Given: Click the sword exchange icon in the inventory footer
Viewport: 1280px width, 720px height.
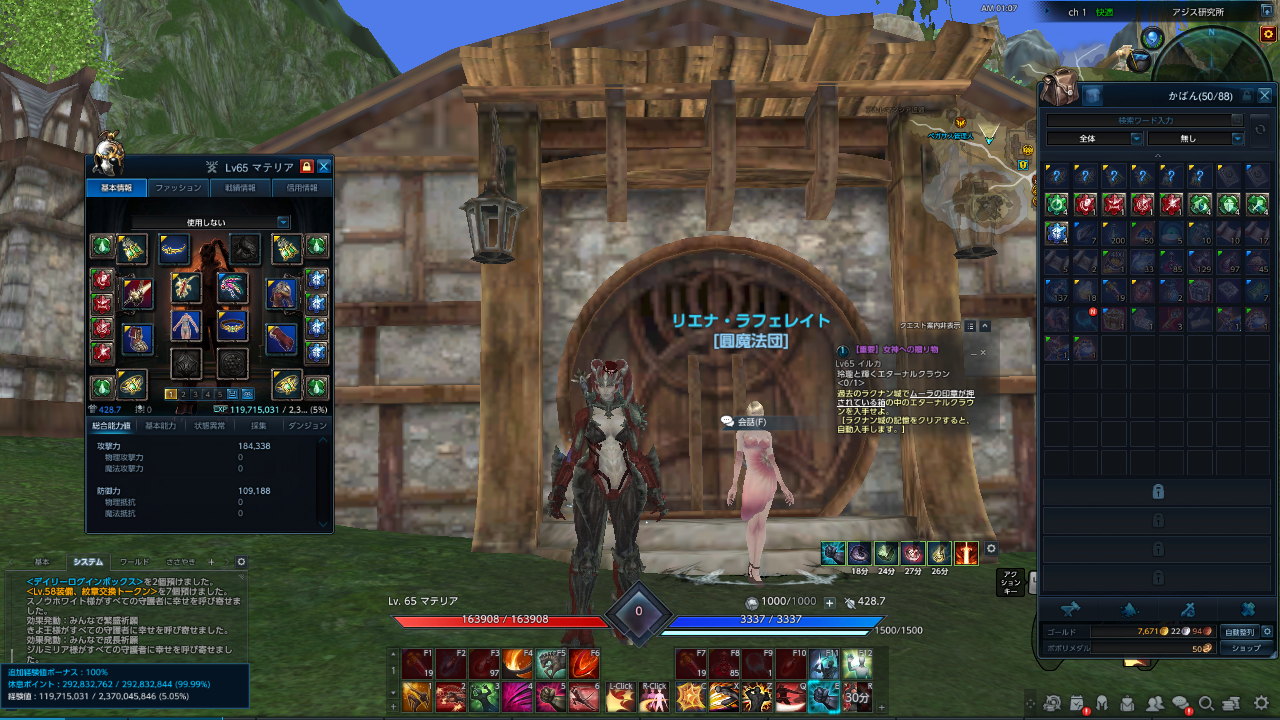Looking at the screenshot, I should (1188, 608).
